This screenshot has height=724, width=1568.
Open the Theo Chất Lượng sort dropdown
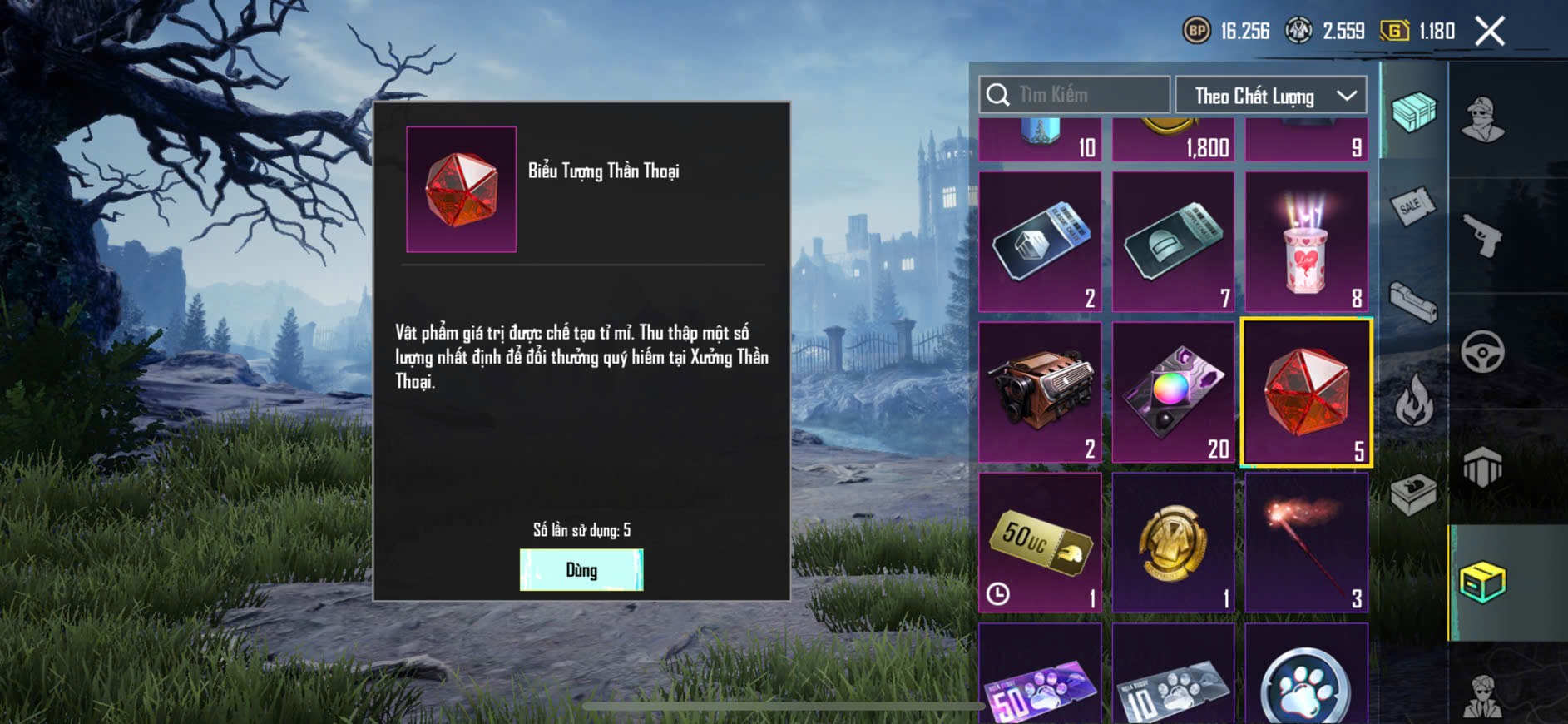point(1270,96)
